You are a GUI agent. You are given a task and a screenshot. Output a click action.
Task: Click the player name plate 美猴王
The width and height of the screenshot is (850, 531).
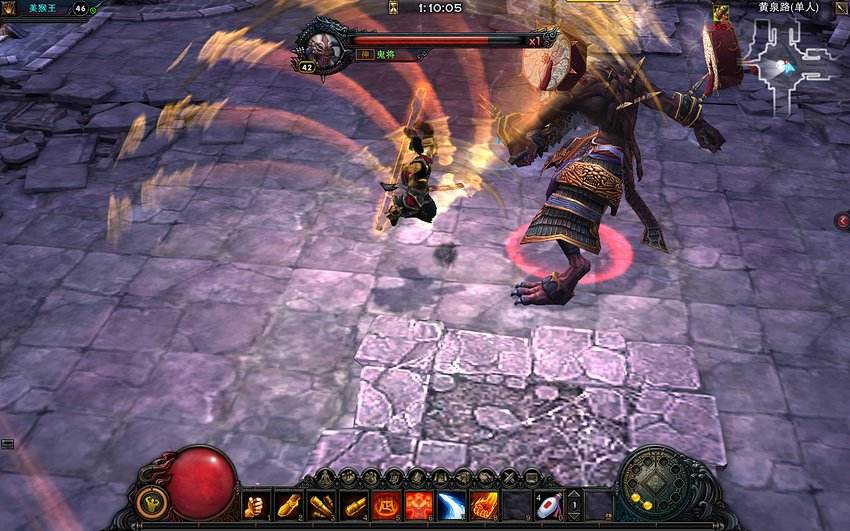point(46,8)
